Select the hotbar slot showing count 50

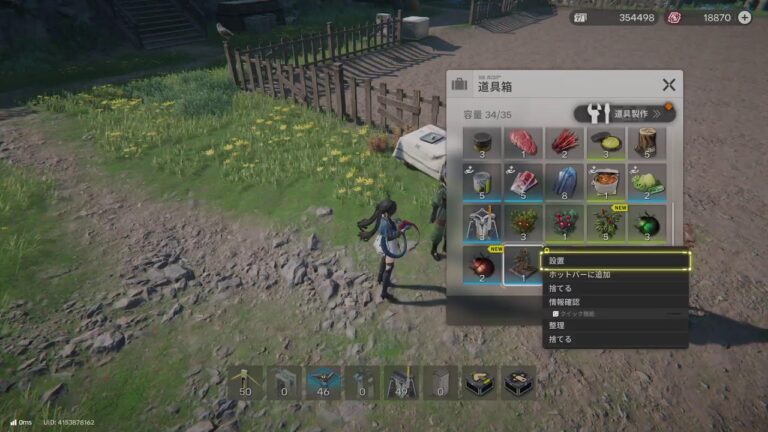tap(245, 382)
